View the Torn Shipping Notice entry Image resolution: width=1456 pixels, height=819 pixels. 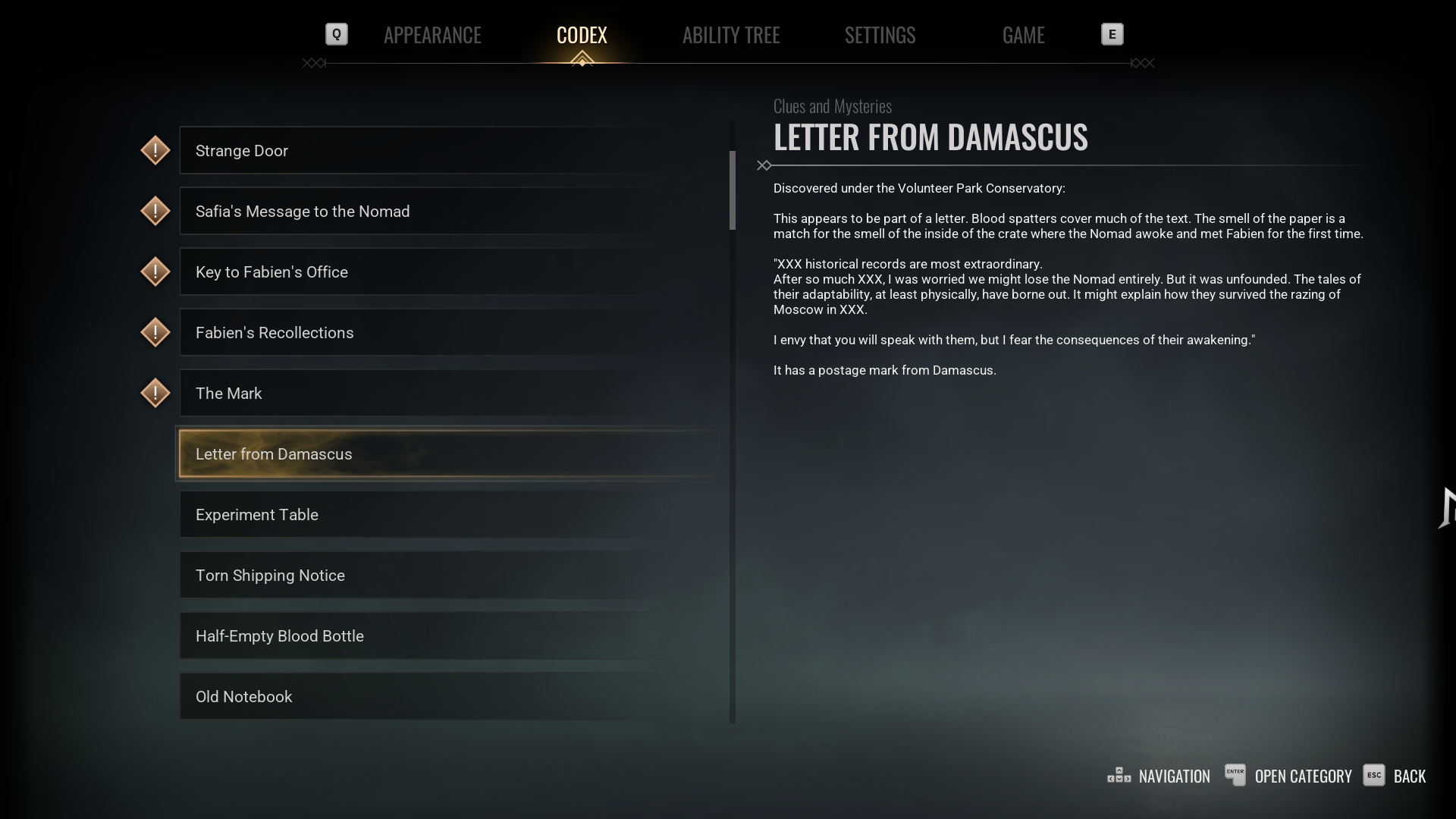pos(447,576)
